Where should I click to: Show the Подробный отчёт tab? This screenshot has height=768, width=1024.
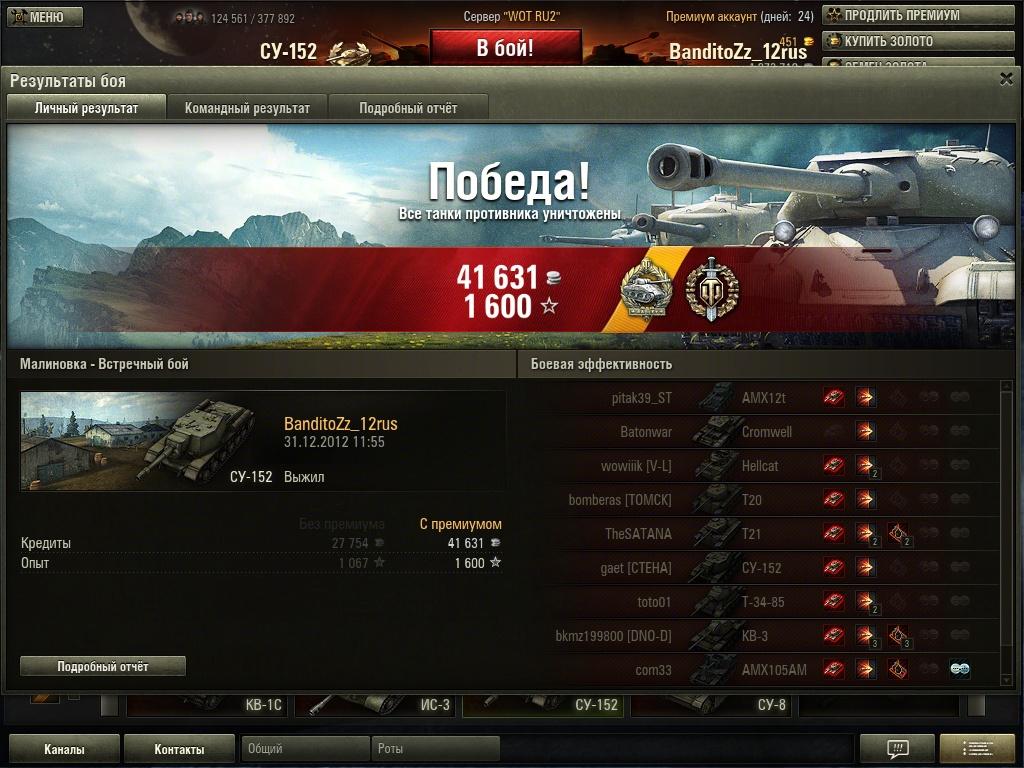408,108
